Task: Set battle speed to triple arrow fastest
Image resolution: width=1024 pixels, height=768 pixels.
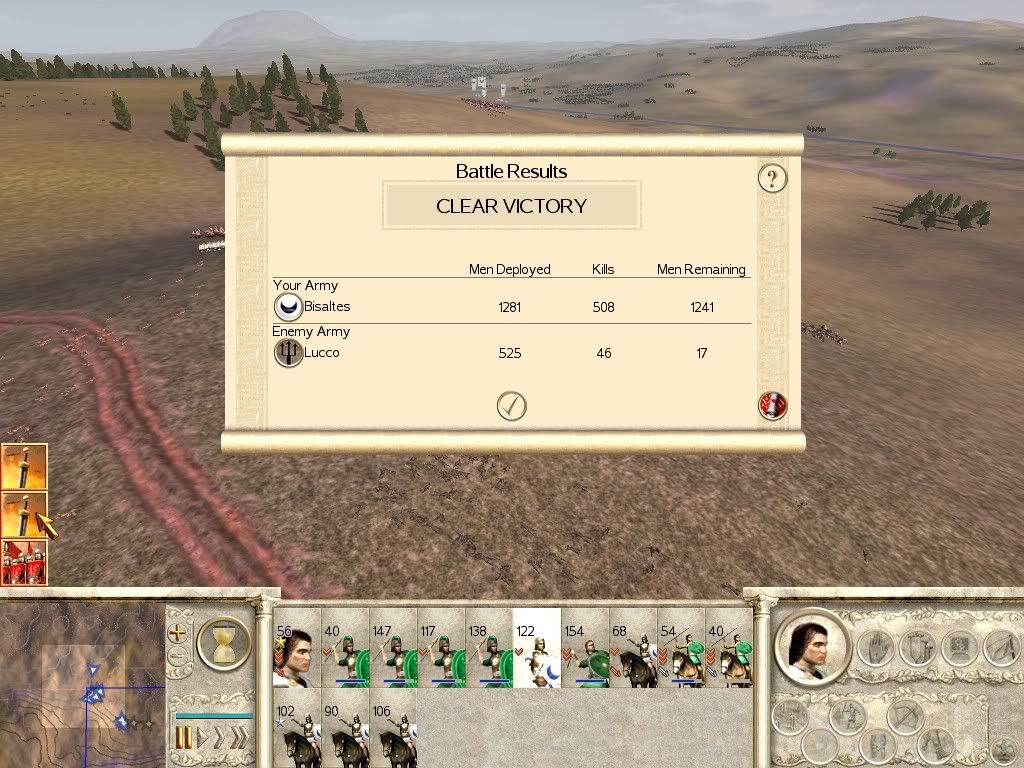Action: [238, 739]
